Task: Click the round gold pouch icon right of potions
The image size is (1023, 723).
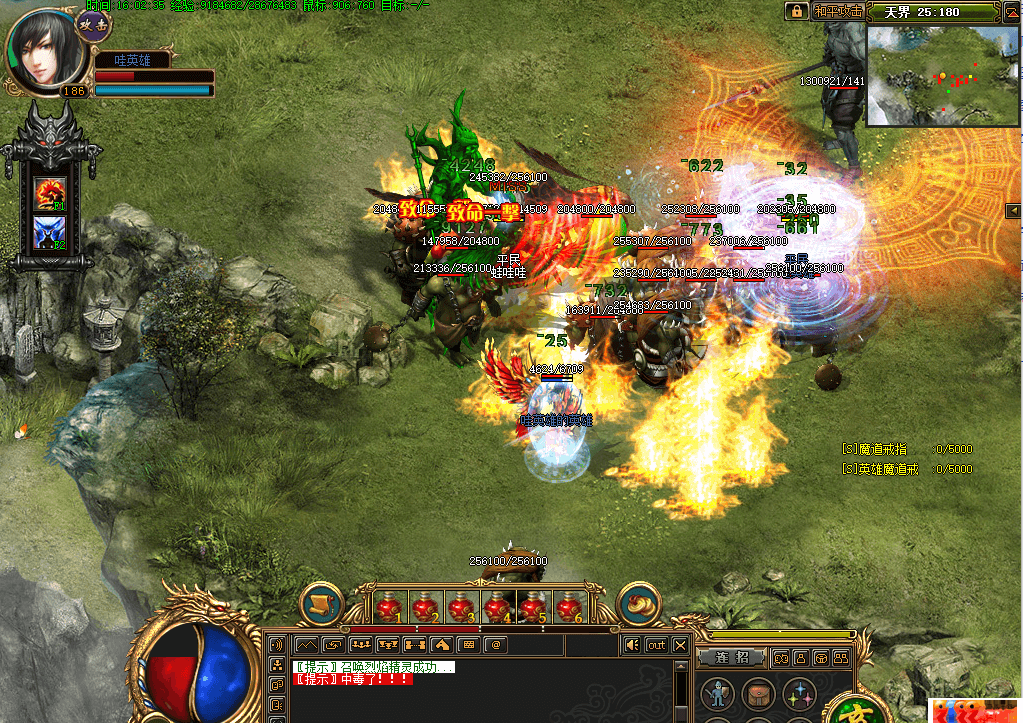Action: [638, 605]
